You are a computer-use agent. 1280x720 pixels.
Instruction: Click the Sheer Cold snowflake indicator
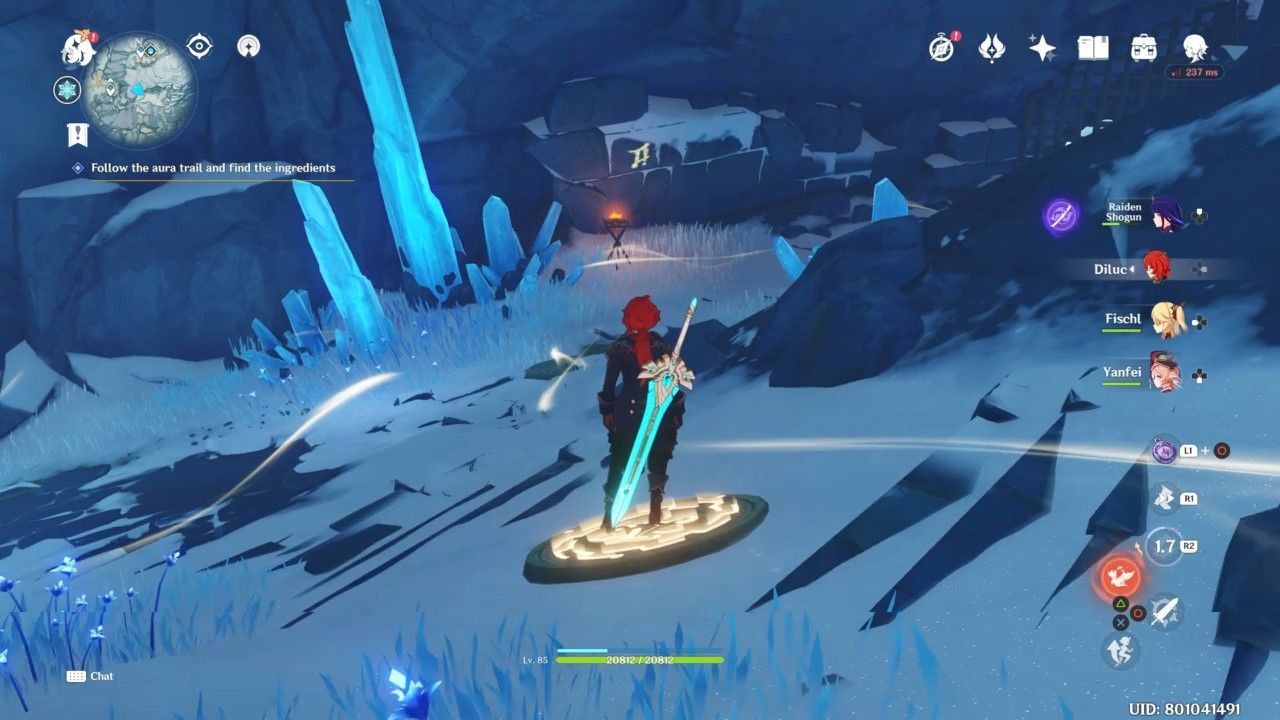tap(65, 87)
